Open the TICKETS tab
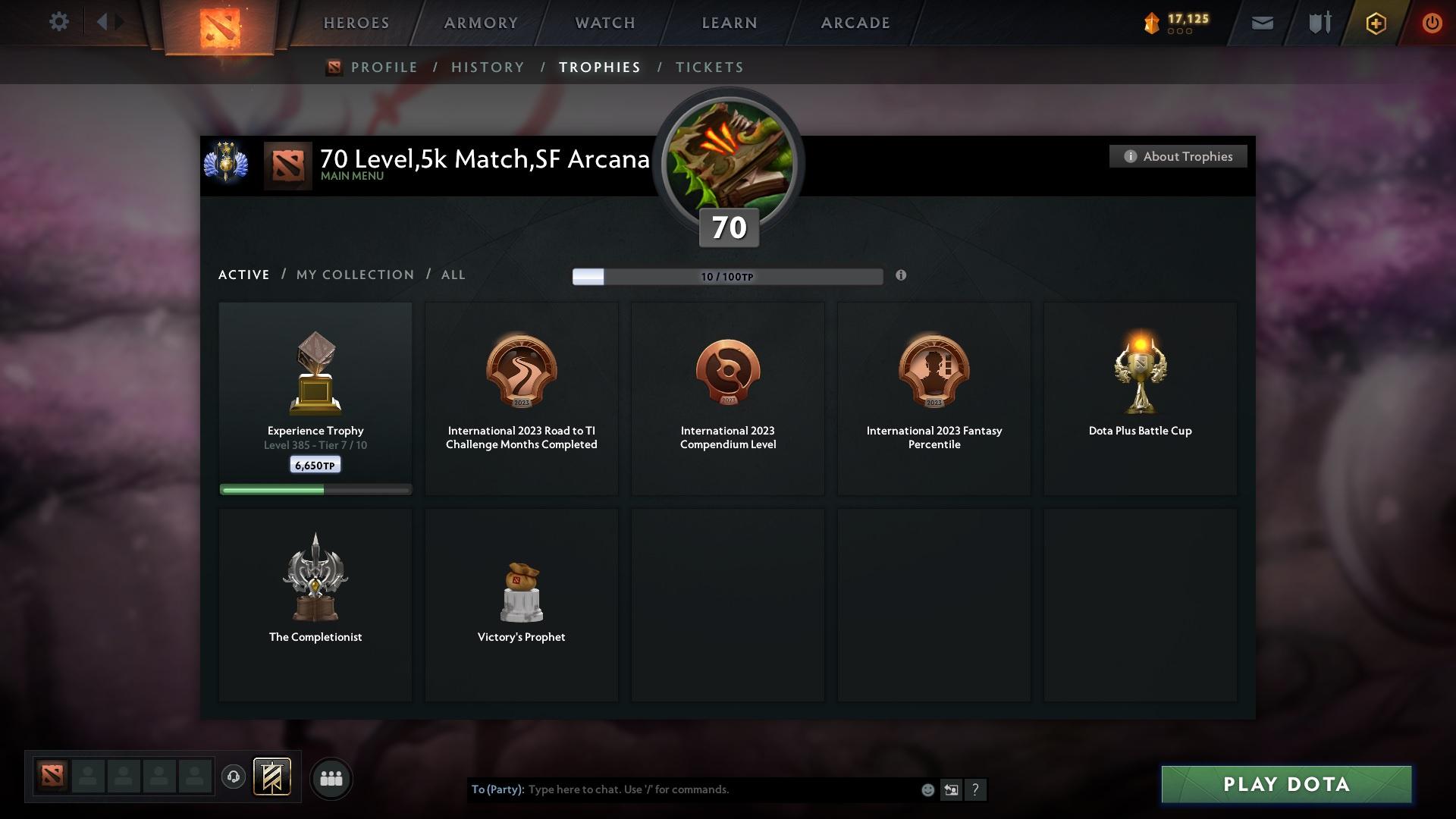Image resolution: width=1456 pixels, height=819 pixels. coord(709,67)
